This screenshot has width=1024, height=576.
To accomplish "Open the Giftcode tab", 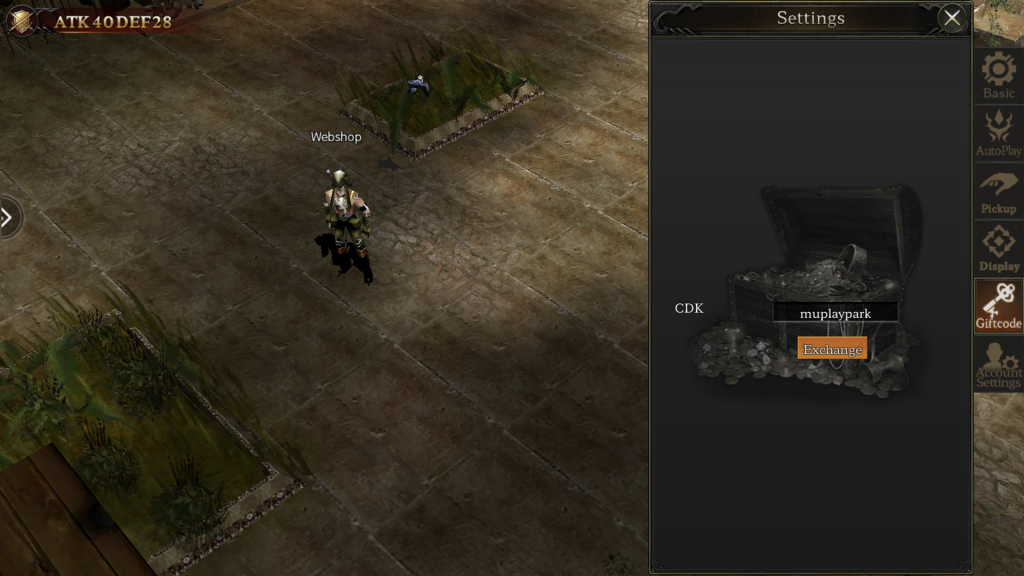I will [x=998, y=306].
